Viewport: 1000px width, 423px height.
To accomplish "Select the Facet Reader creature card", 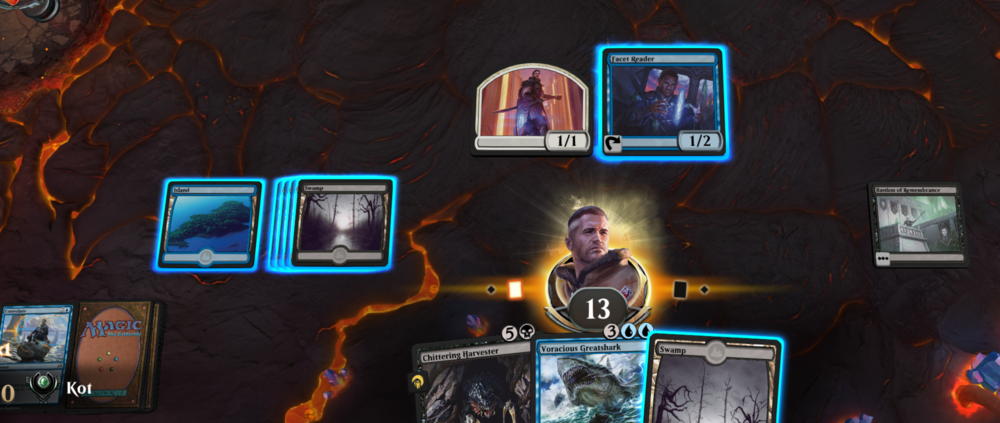I will [x=662, y=102].
